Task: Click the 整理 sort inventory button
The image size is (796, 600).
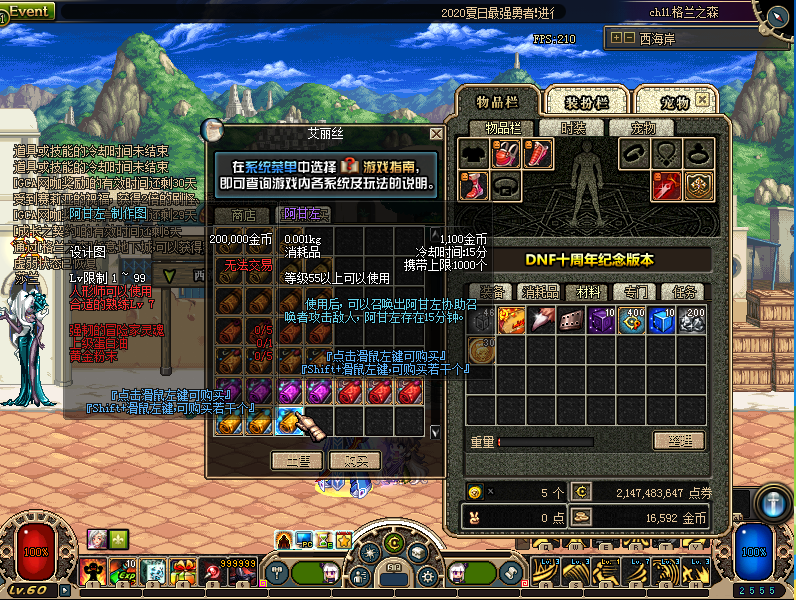Action: pyautogui.click(x=679, y=441)
